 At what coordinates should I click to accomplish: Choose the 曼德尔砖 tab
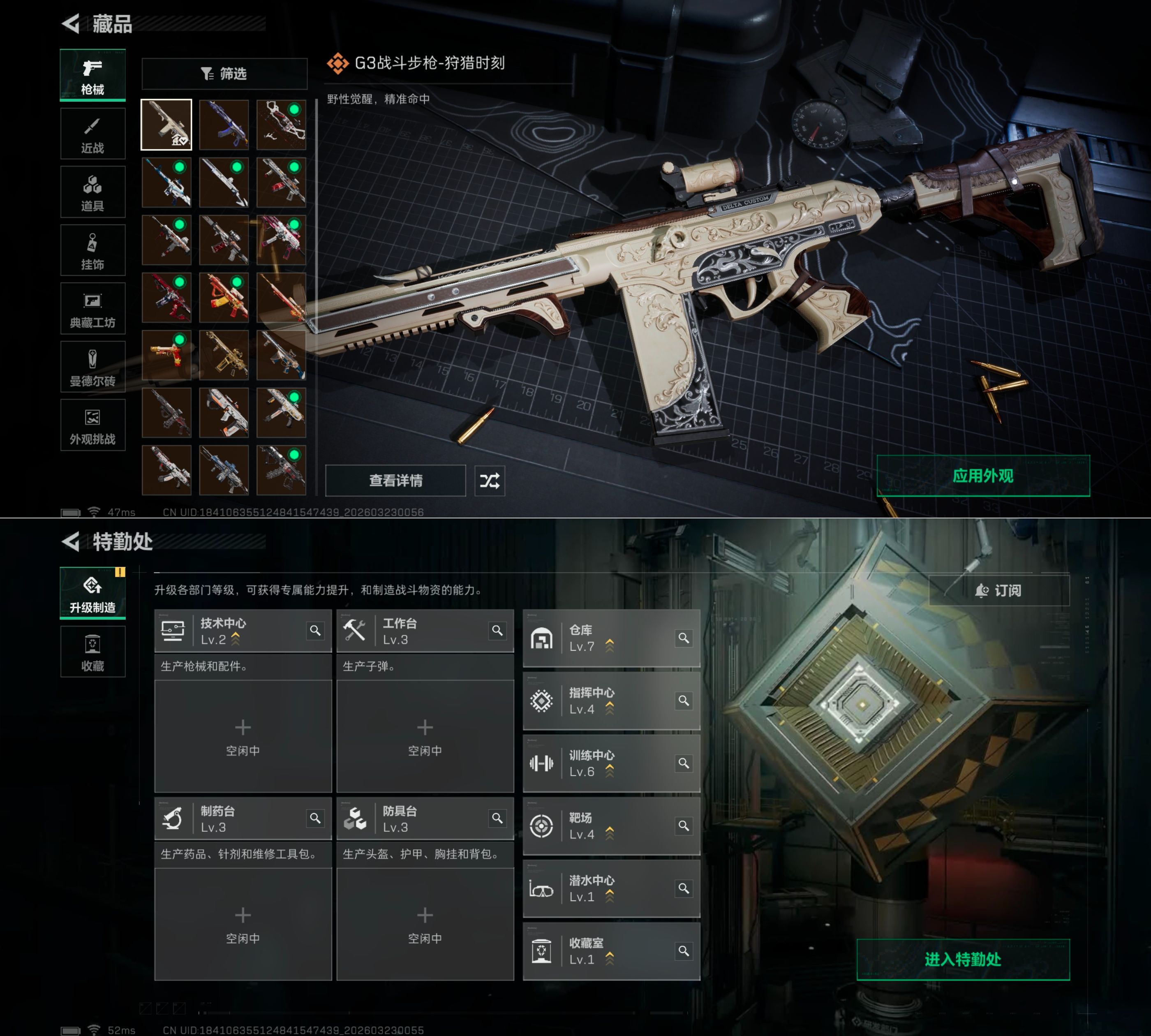click(93, 368)
